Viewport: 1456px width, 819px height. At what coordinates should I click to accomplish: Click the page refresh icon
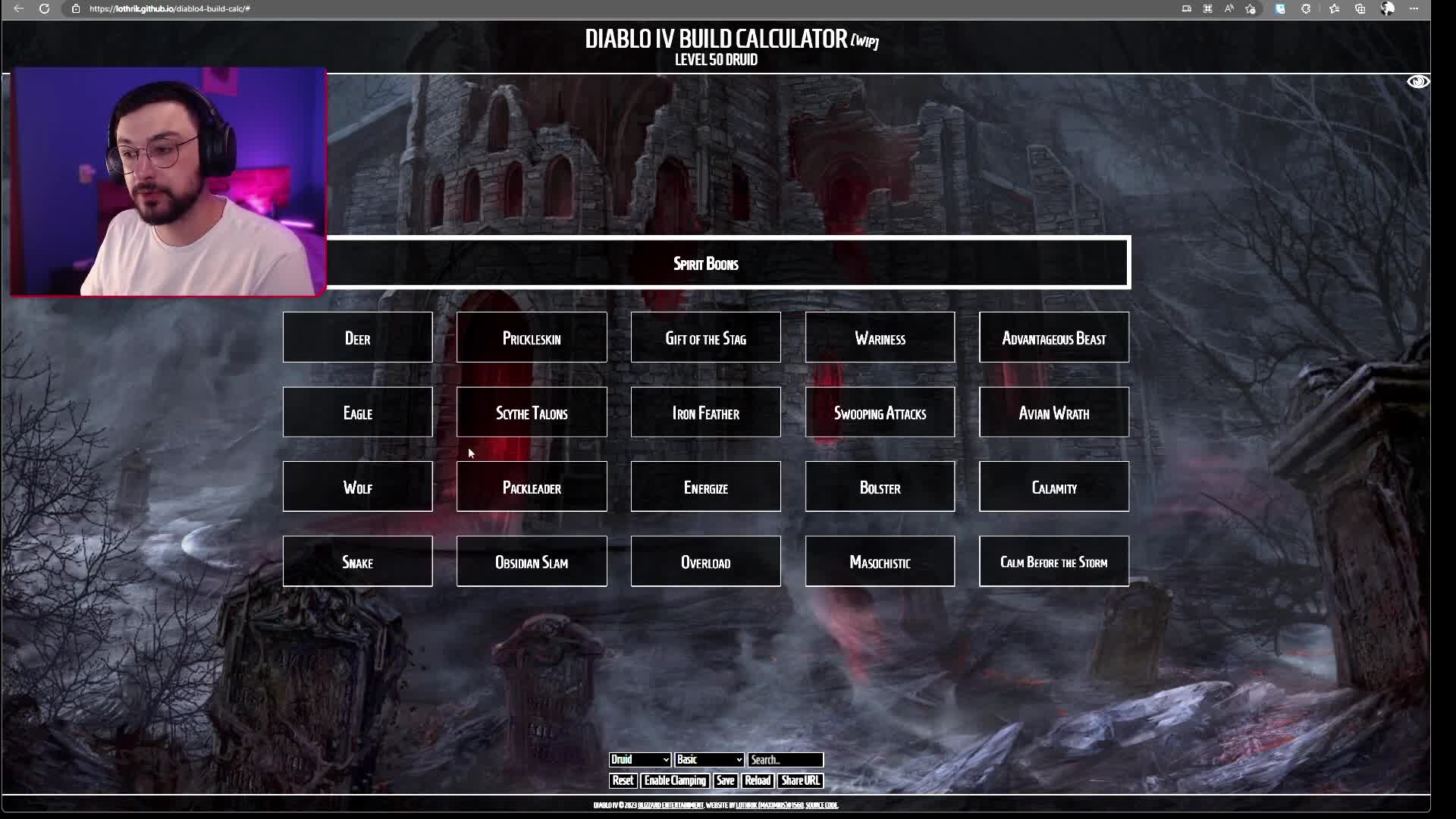(45, 9)
